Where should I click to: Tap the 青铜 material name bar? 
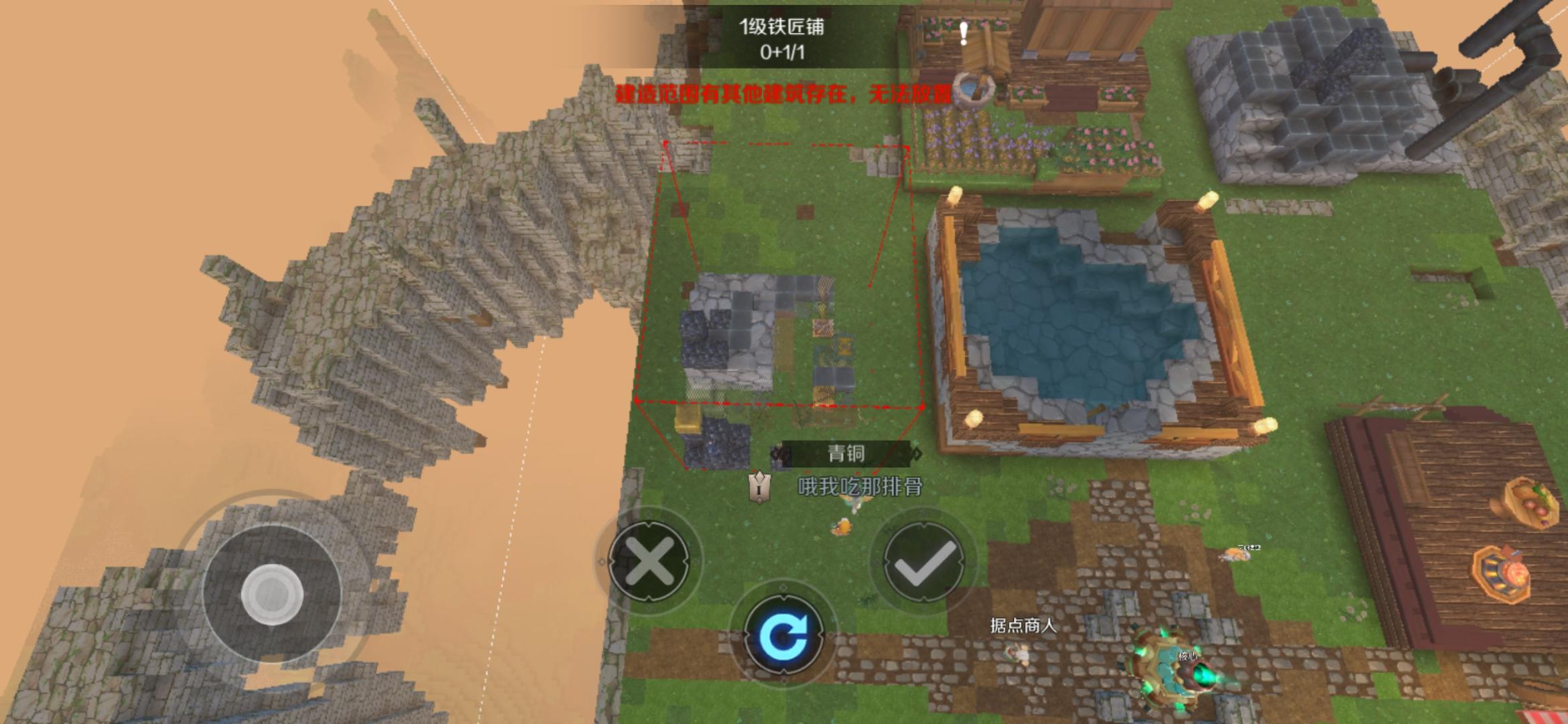[x=847, y=452]
